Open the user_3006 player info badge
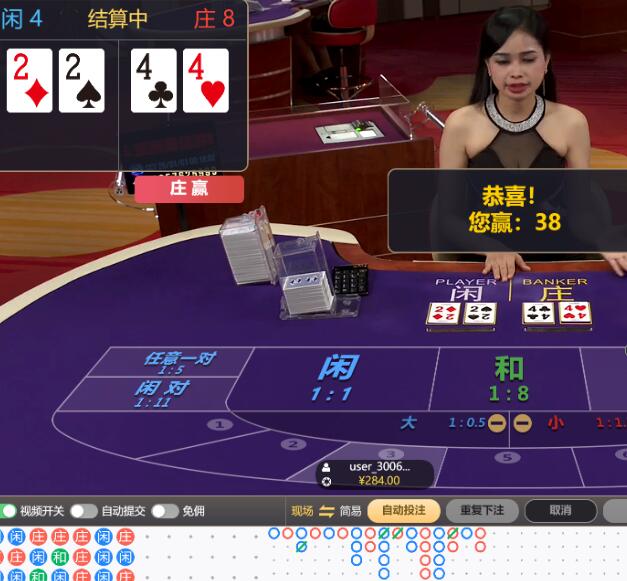 (375, 473)
